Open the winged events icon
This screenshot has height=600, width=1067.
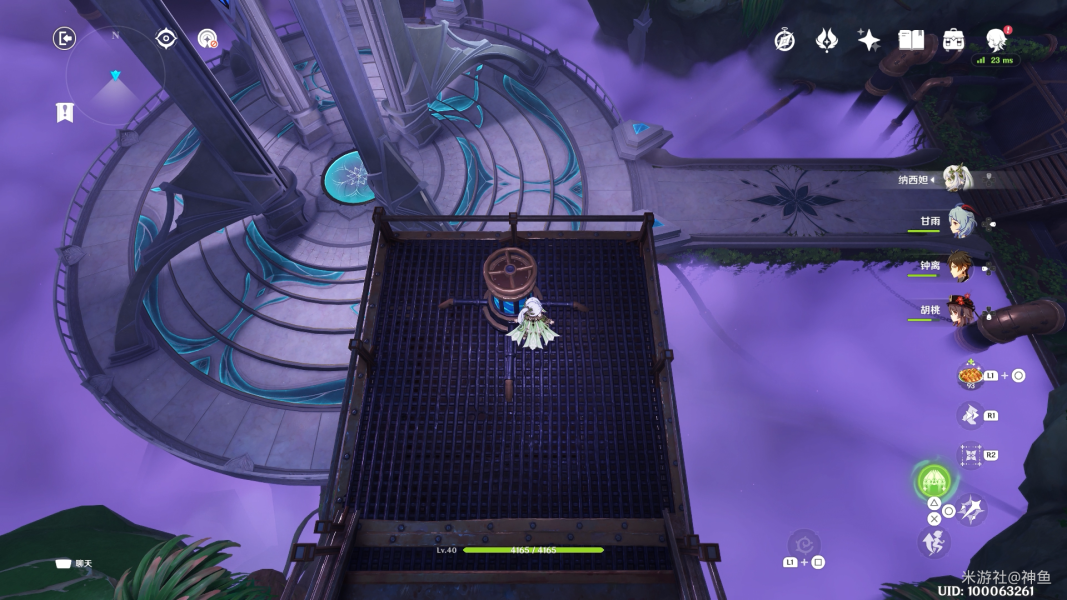(826, 40)
